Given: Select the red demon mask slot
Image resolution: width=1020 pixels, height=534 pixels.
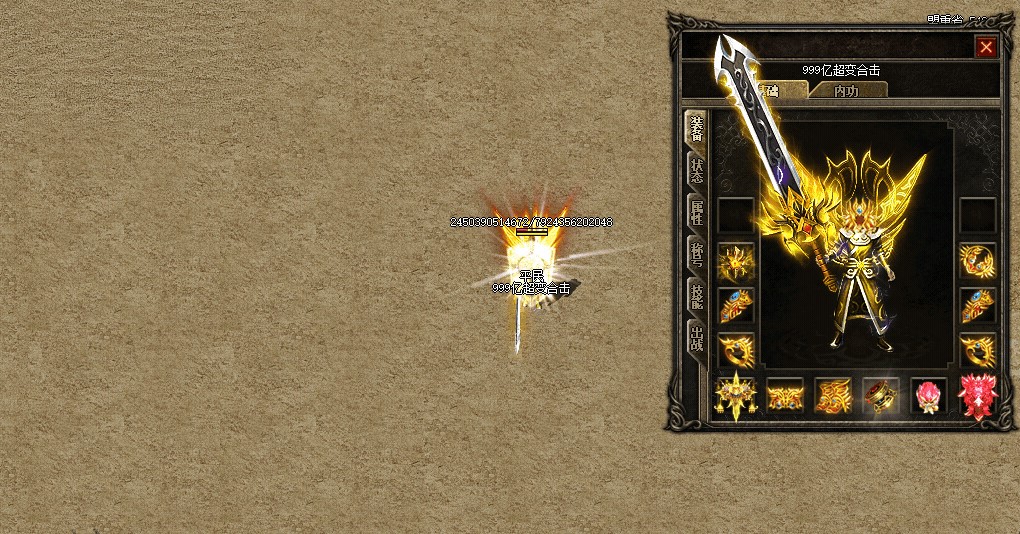Looking at the screenshot, I should (x=977, y=396).
